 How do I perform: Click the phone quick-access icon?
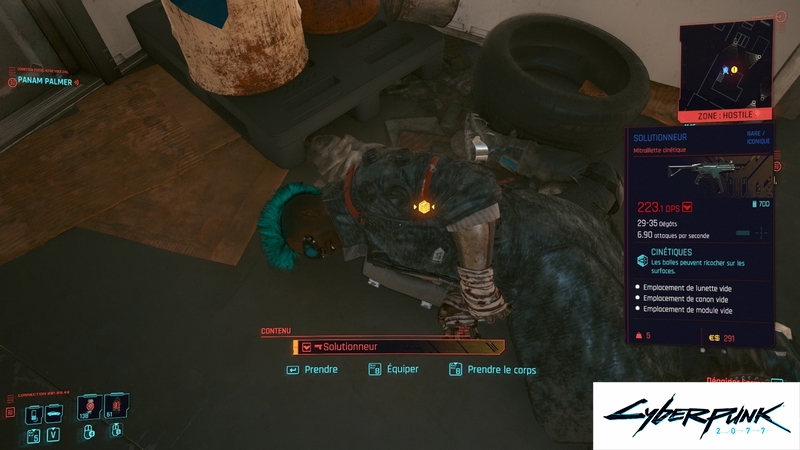(x=33, y=414)
